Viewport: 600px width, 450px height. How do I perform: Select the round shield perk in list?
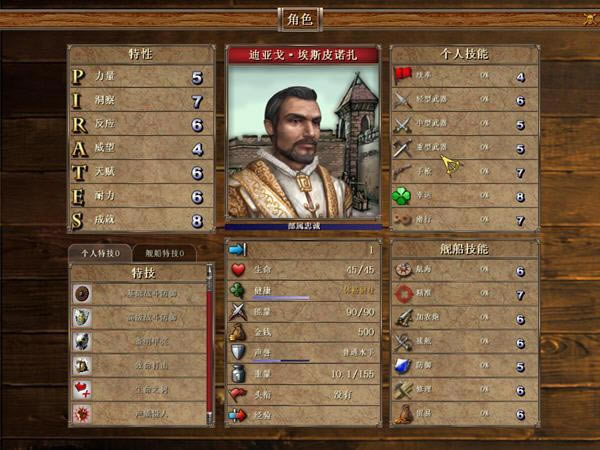(138, 294)
